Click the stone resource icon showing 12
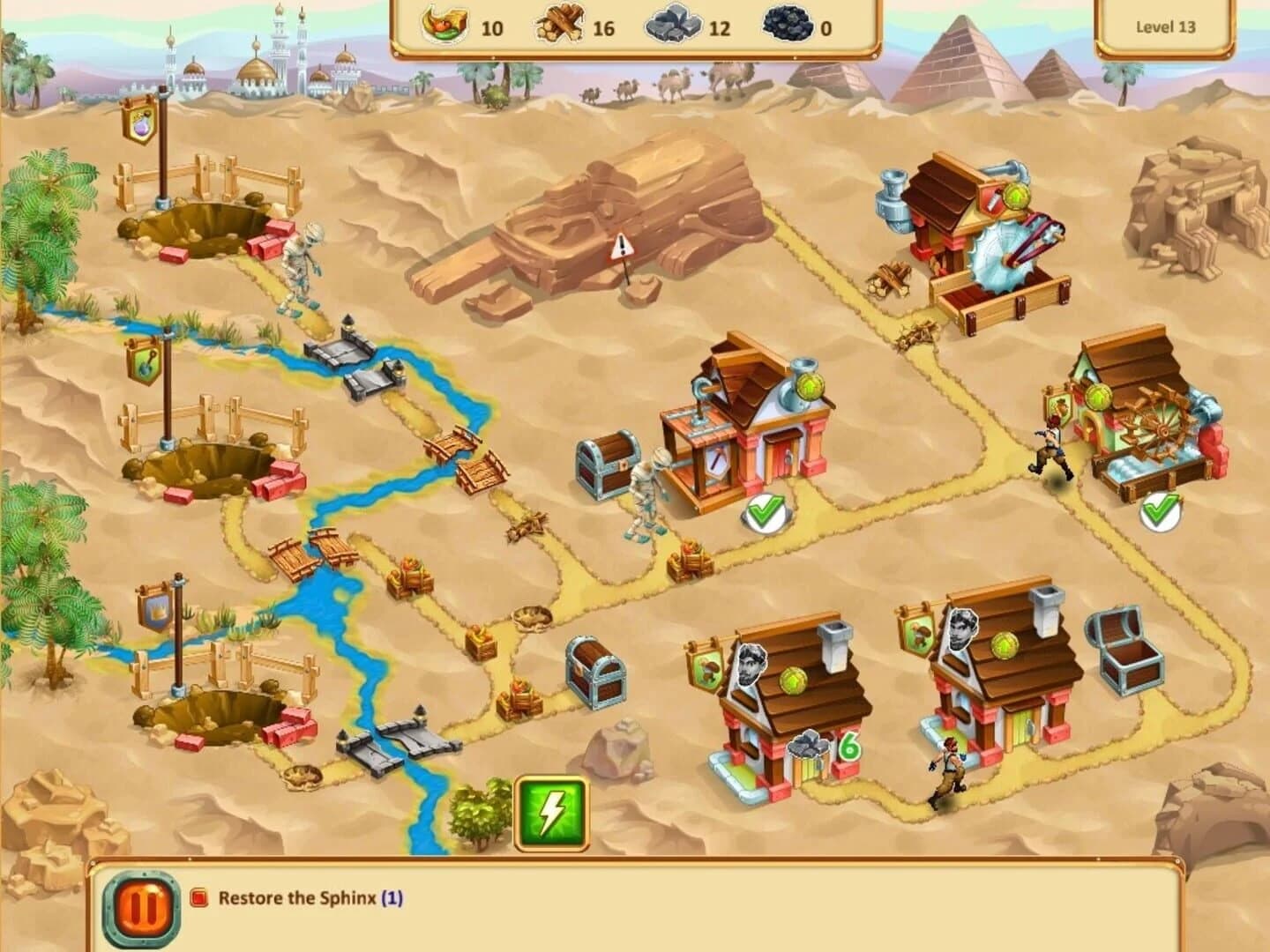1270x952 pixels. tap(676, 26)
